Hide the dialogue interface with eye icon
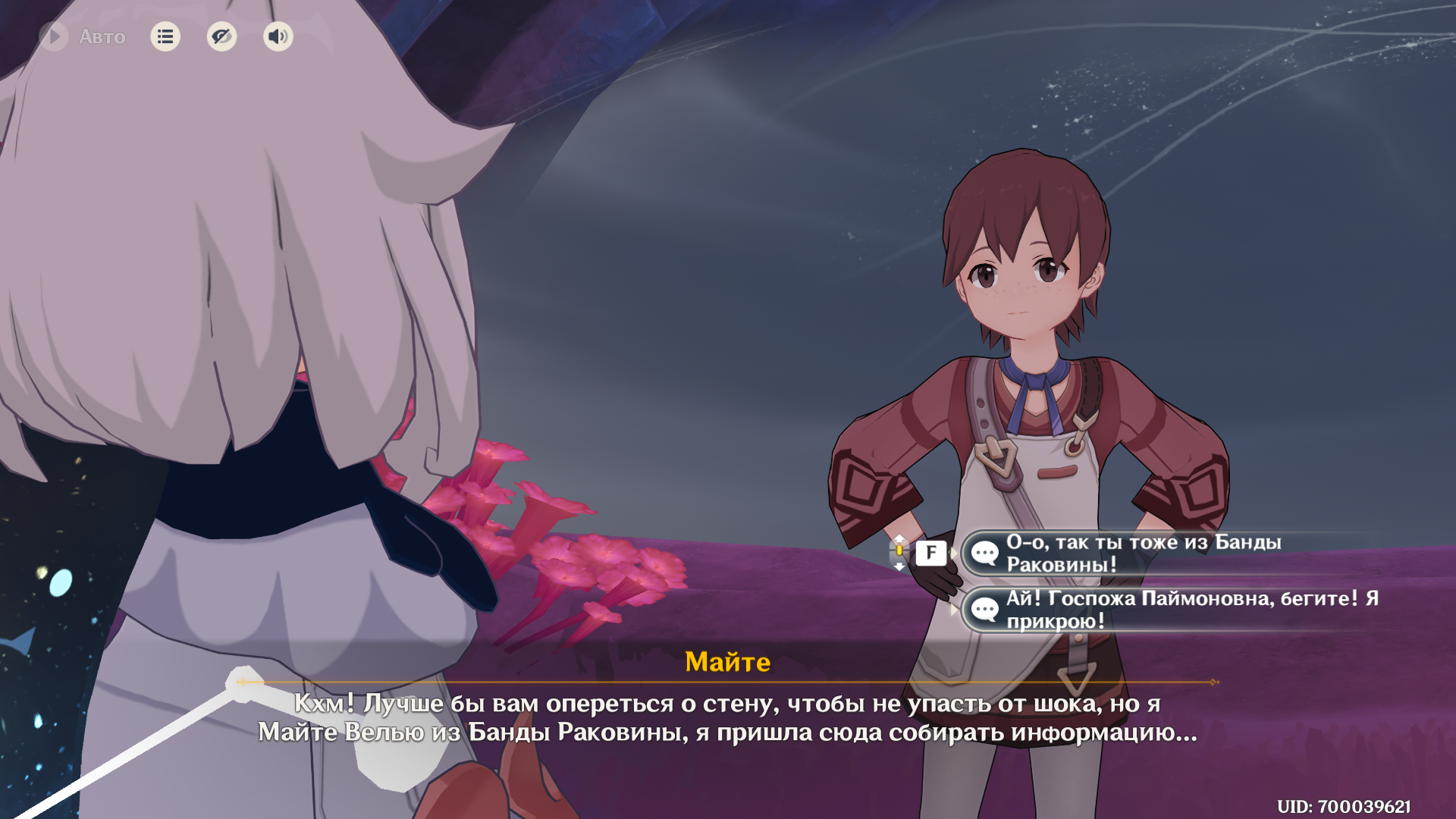Image resolution: width=1456 pixels, height=819 pixels. (x=221, y=36)
